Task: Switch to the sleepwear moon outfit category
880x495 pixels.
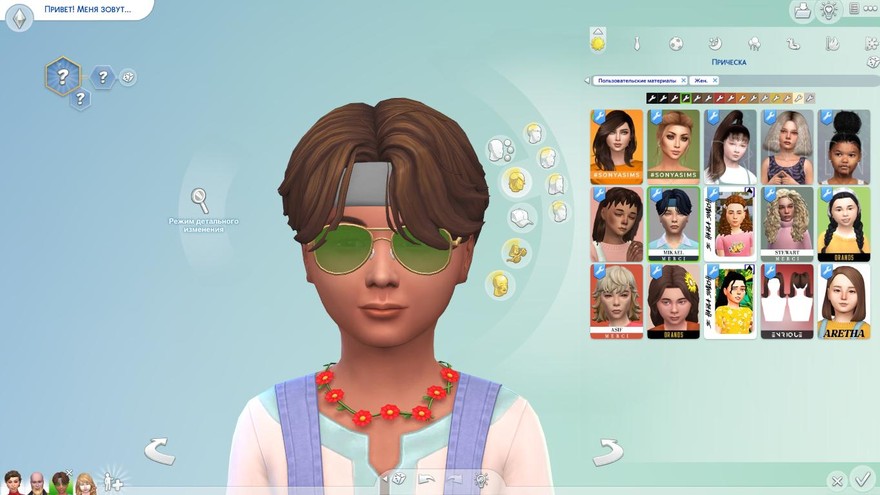Action: (714, 44)
